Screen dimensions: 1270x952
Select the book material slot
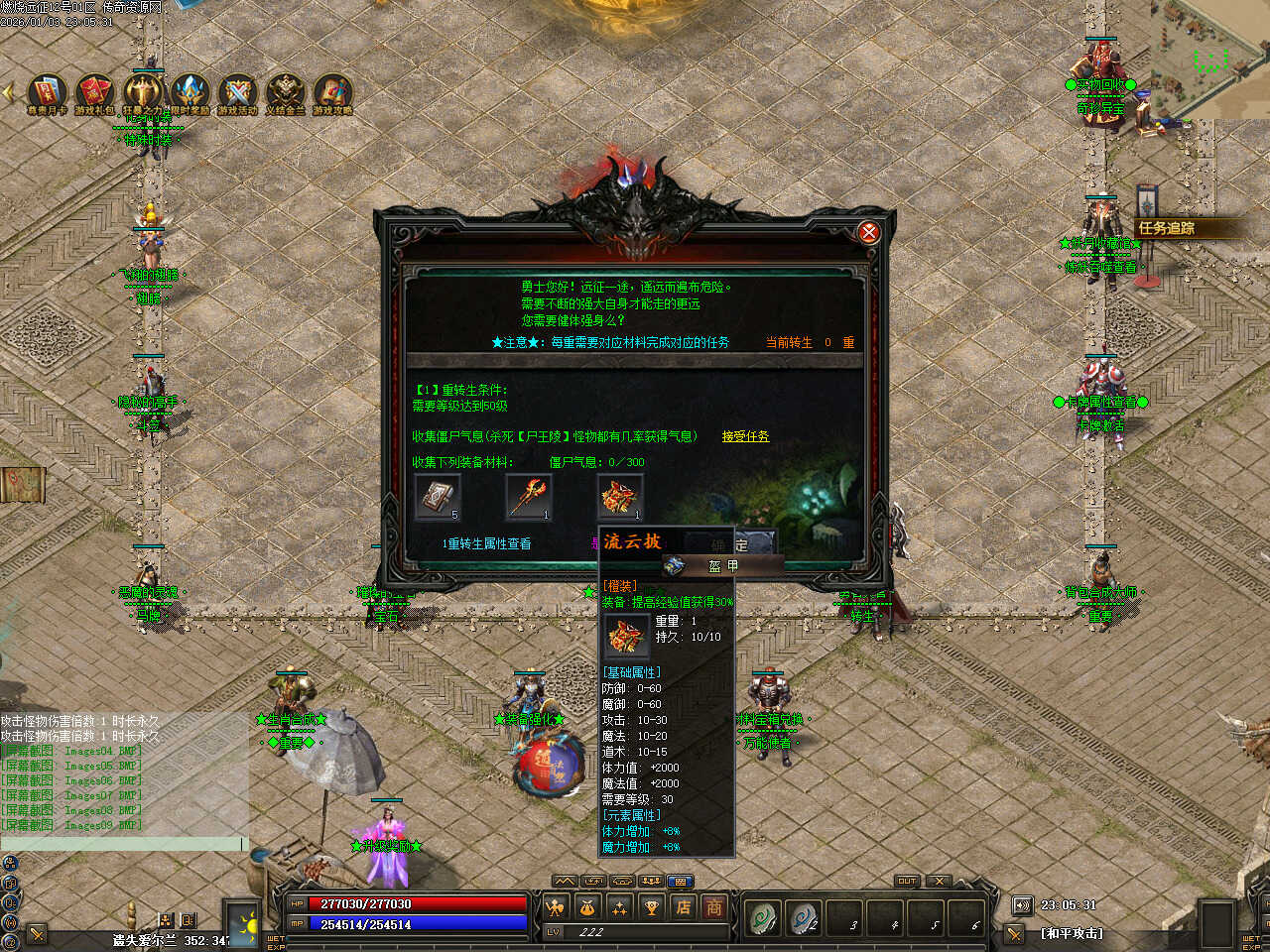437,496
